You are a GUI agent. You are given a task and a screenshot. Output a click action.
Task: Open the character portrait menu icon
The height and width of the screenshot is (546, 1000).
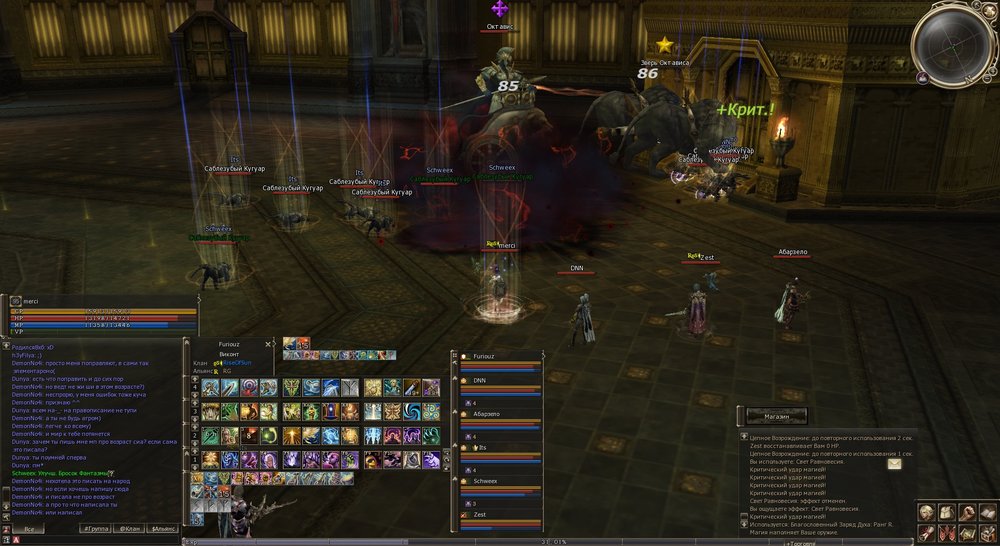(x=927, y=512)
